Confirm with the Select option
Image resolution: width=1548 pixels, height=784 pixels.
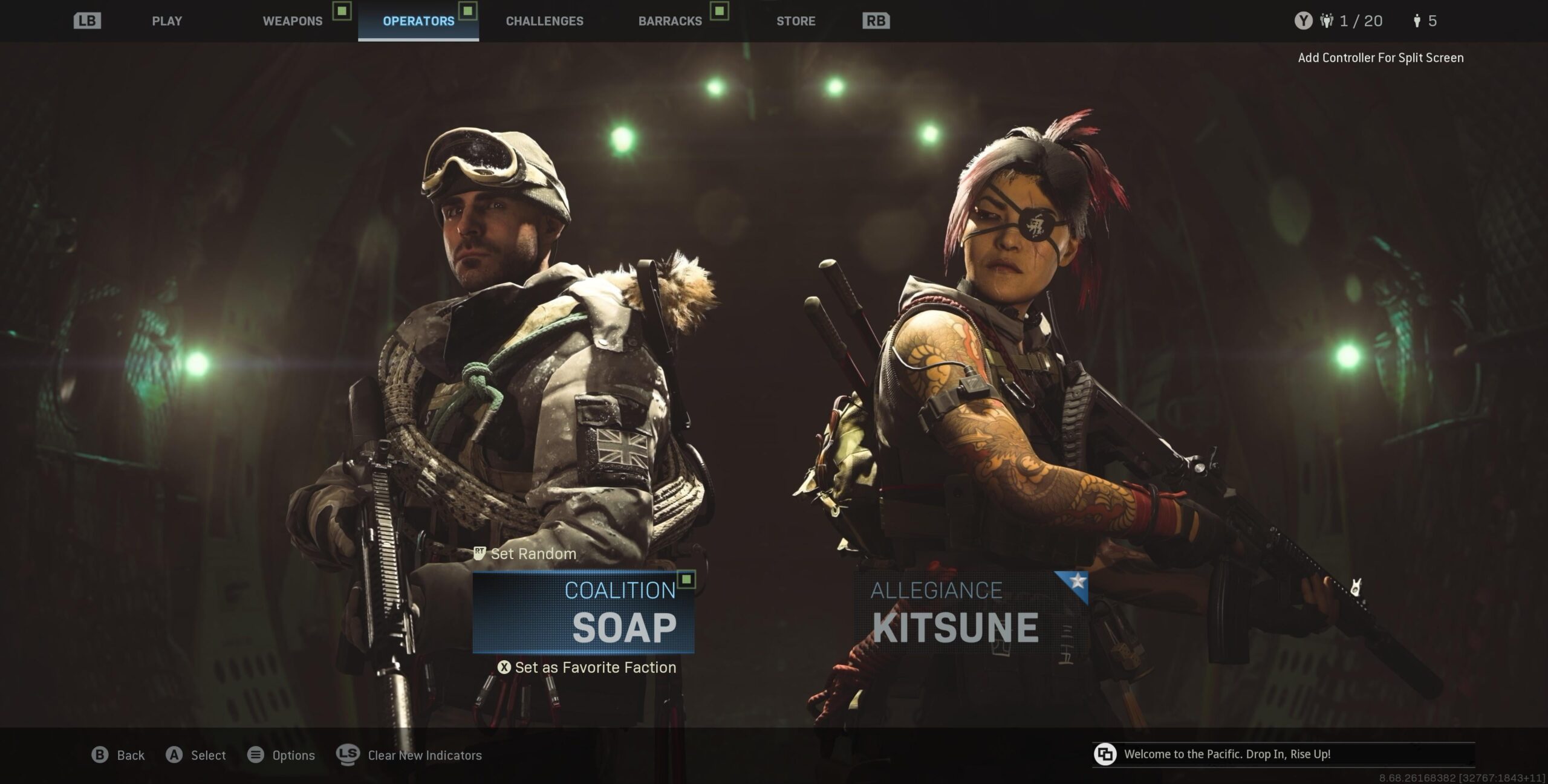click(x=196, y=755)
